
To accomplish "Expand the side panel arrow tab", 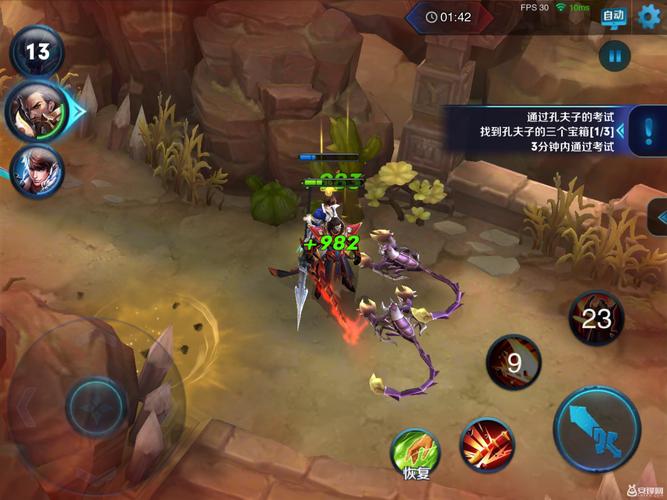I will 658,217.
